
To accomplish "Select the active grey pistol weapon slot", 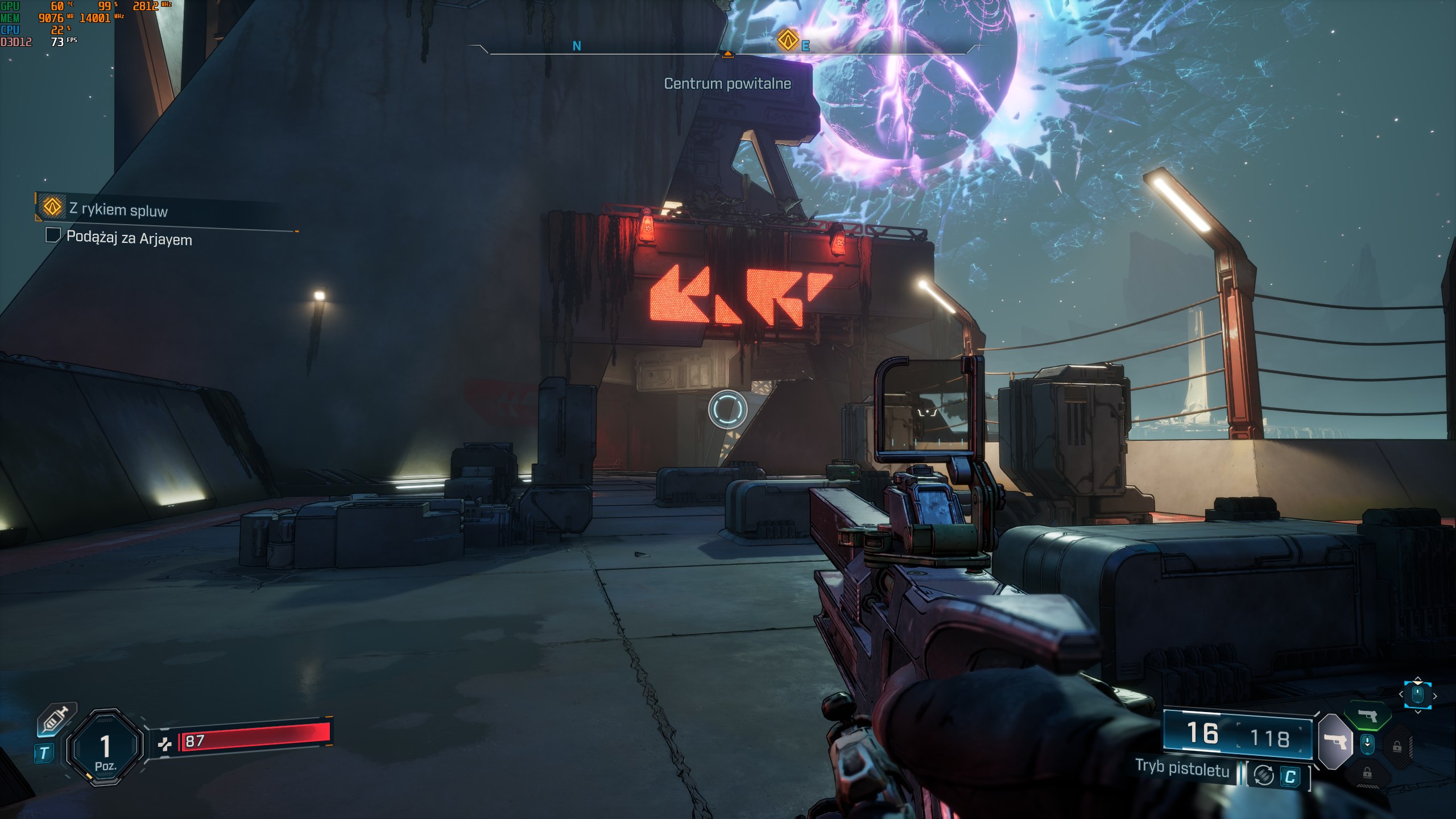I will [1335, 741].
